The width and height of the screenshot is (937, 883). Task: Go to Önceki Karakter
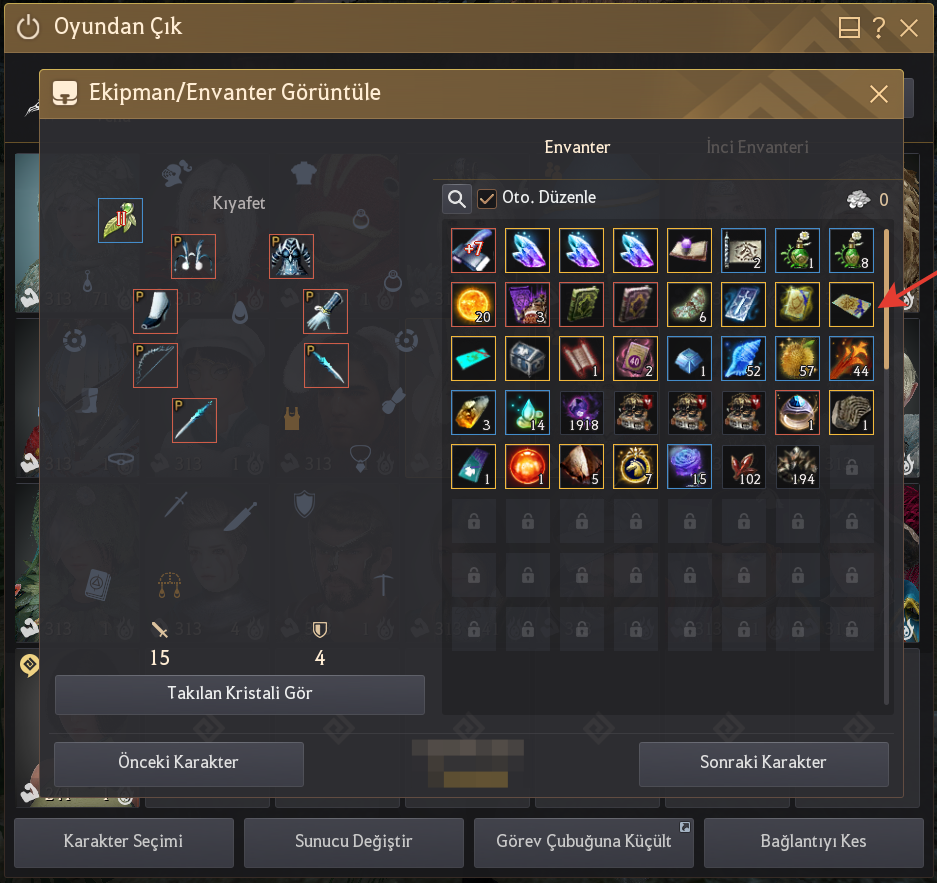[179, 763]
